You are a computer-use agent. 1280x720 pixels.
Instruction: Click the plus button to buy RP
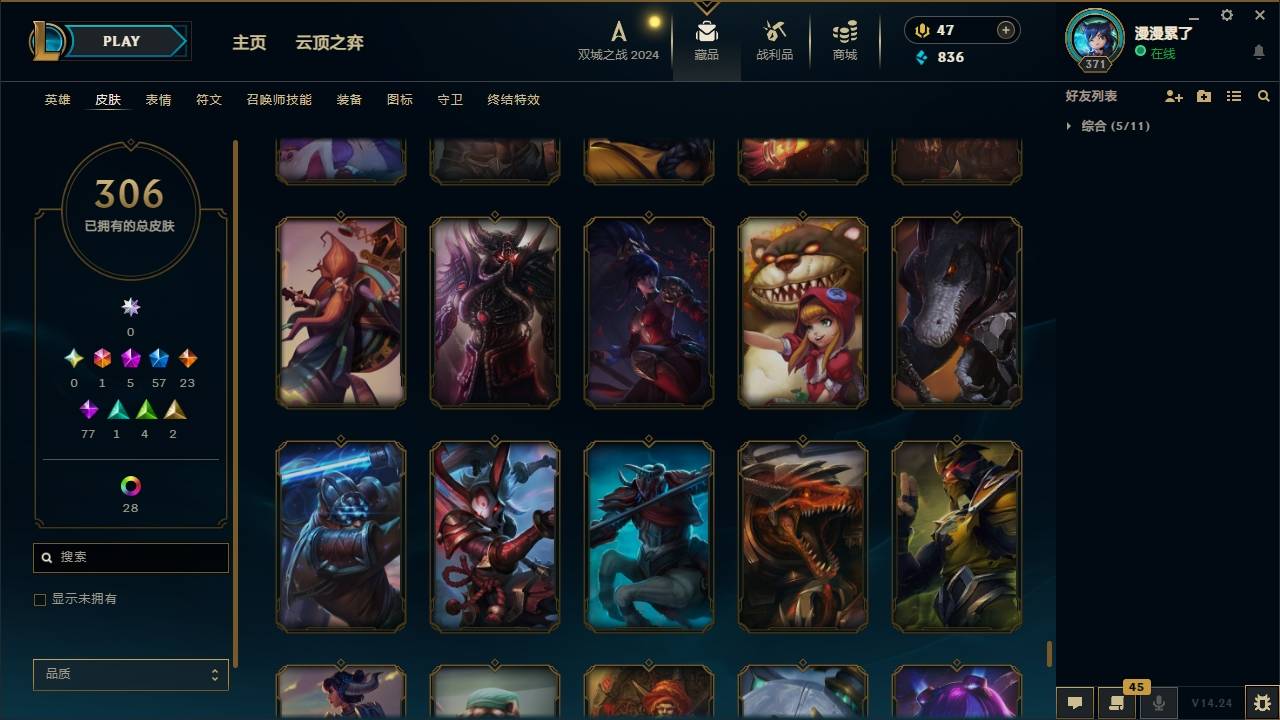[x=1004, y=30]
